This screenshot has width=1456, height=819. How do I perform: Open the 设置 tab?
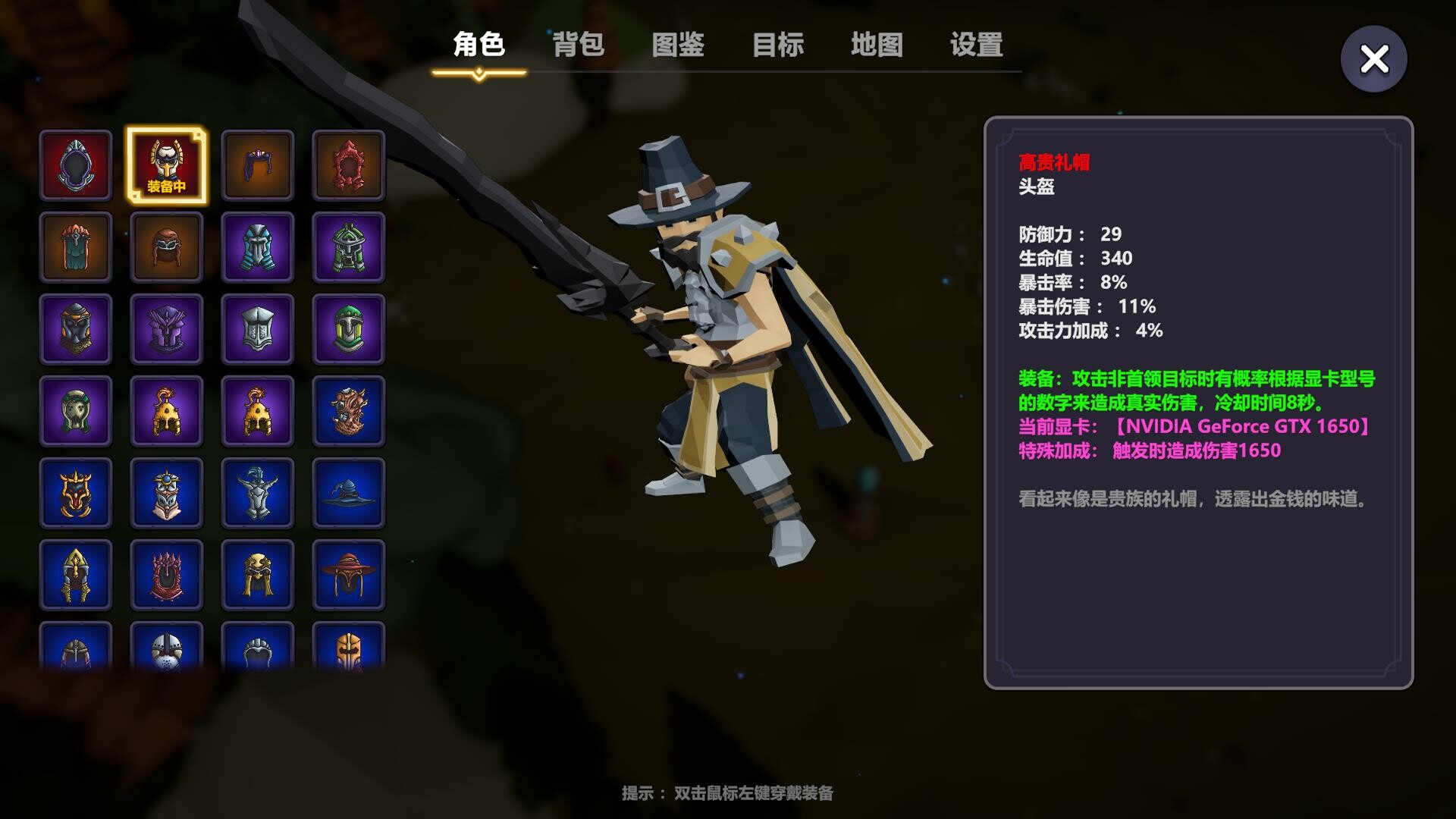coord(974,46)
